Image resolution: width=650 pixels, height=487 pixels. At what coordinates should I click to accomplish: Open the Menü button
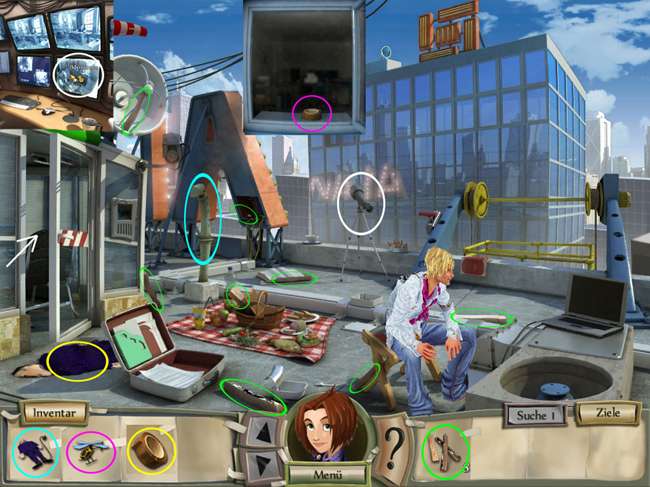tap(325, 474)
